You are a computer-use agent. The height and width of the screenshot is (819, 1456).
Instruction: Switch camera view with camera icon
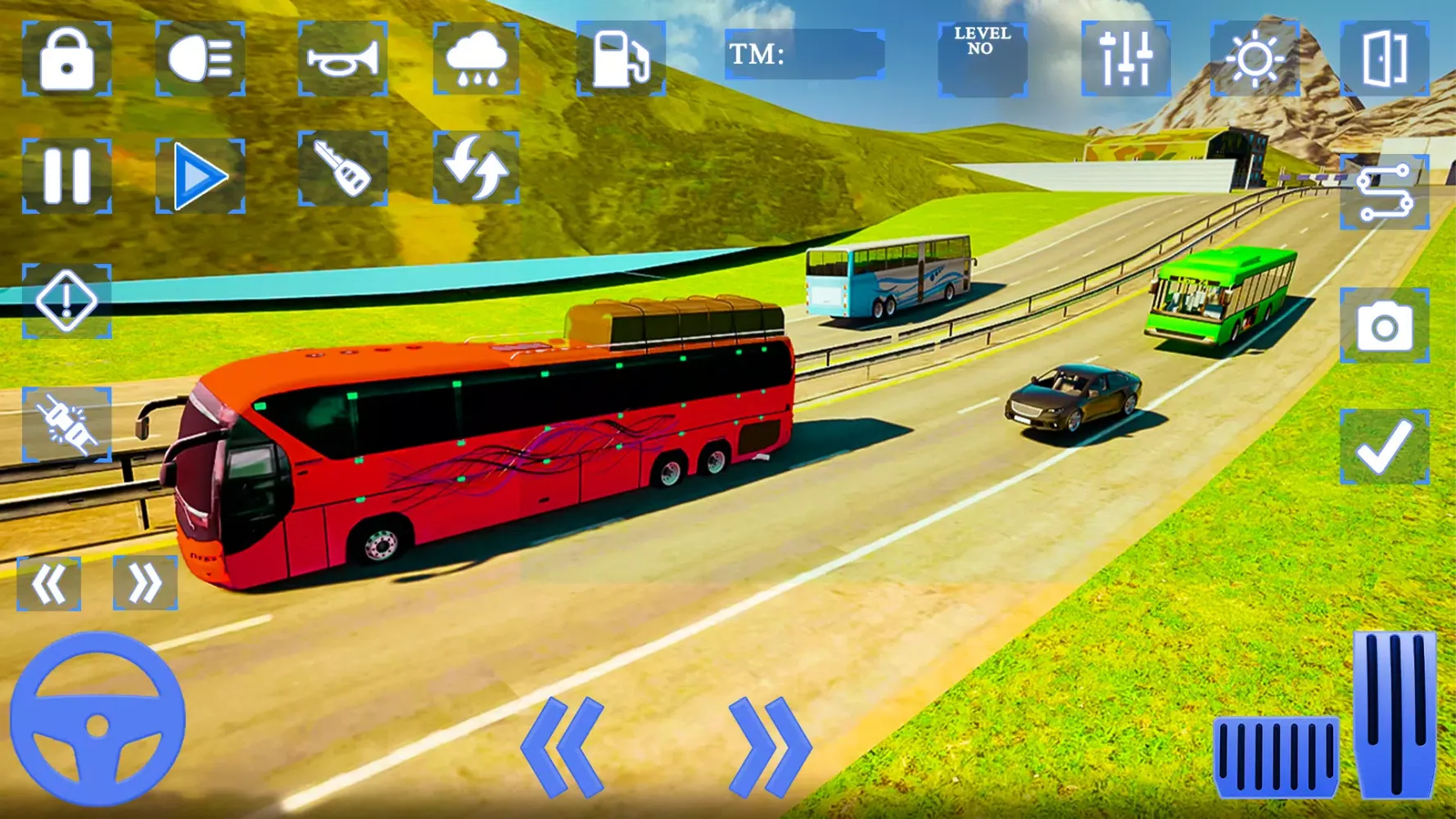tap(1384, 325)
